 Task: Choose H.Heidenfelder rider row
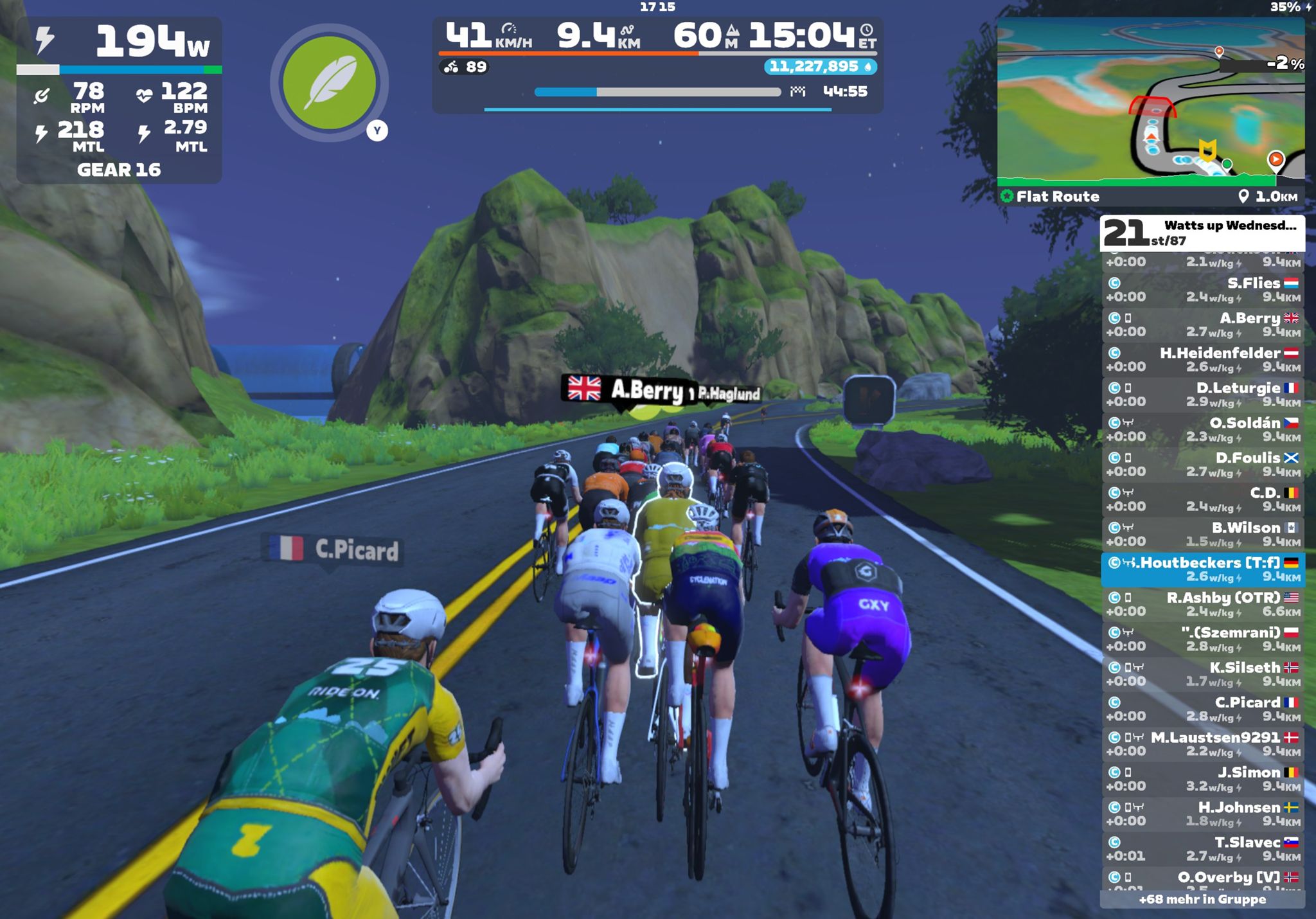[x=1202, y=360]
